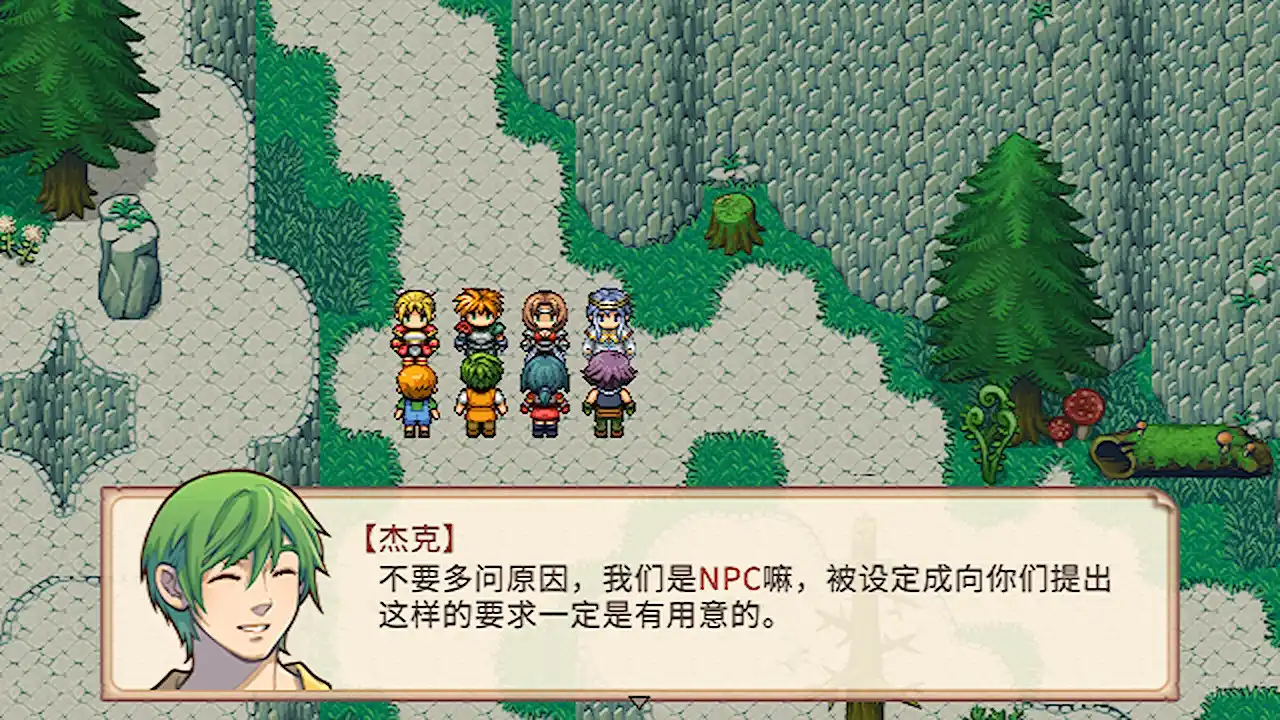Click the dialogue text box
The image size is (1280, 720).
pos(700,600)
